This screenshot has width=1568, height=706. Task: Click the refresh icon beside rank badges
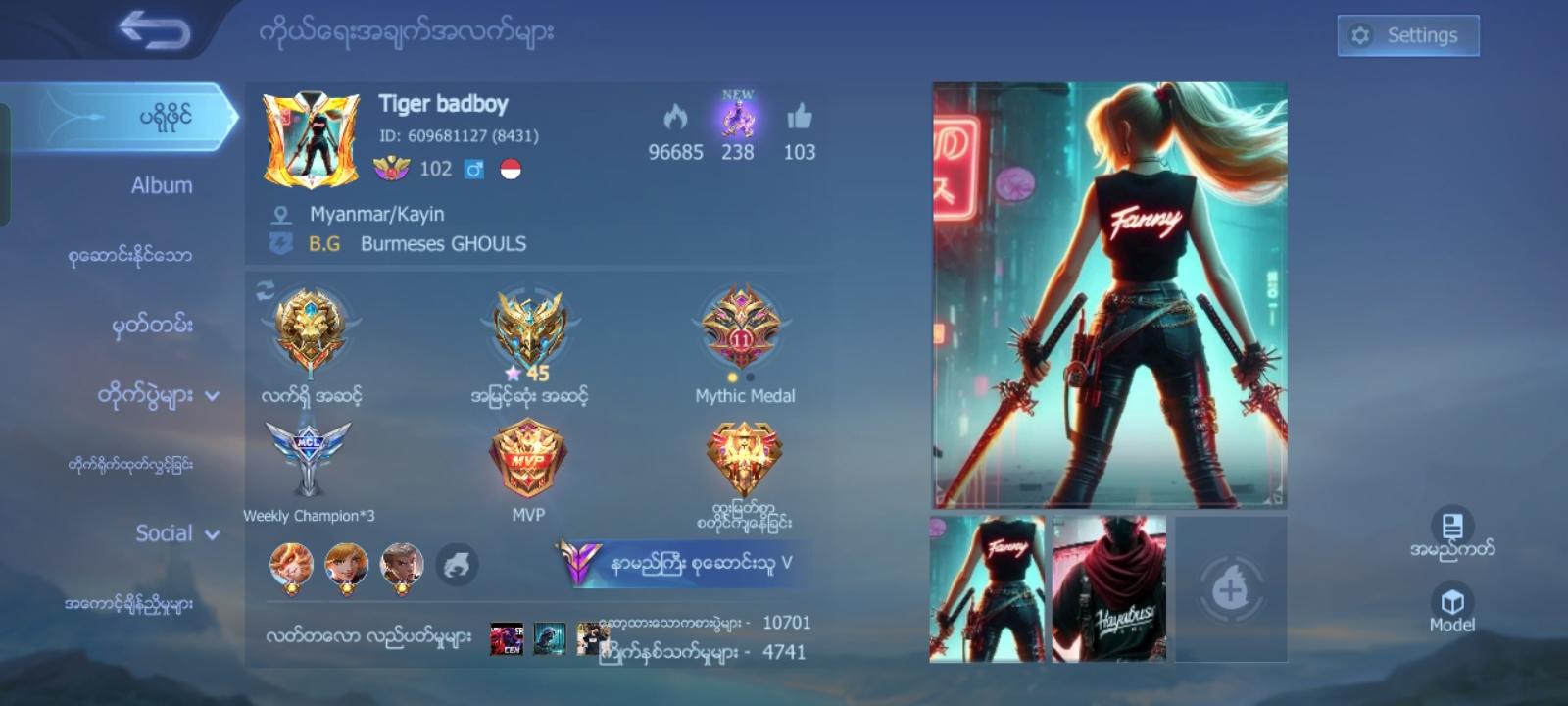pyautogui.click(x=265, y=288)
